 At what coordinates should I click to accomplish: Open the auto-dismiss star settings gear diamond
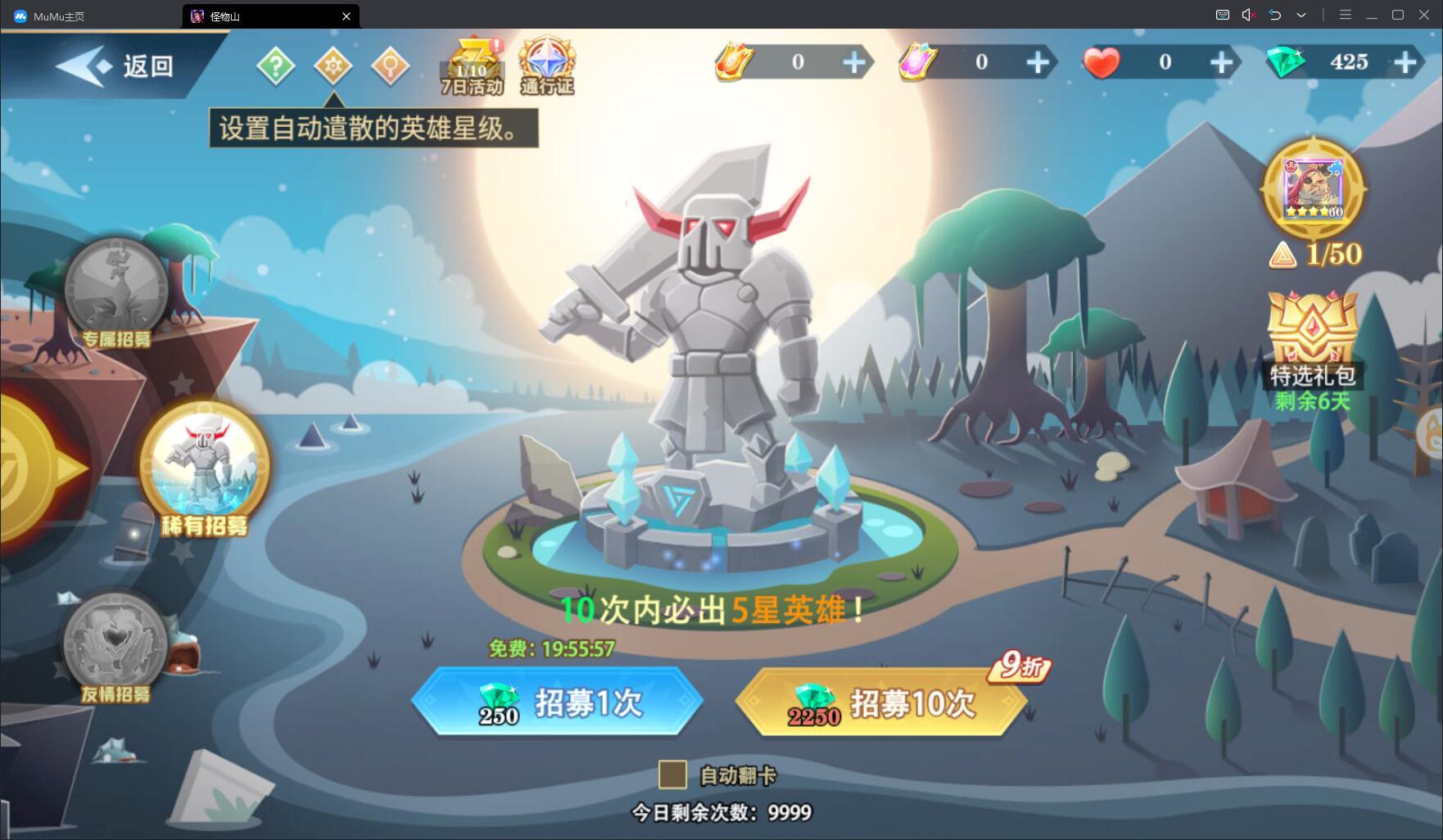coord(333,65)
